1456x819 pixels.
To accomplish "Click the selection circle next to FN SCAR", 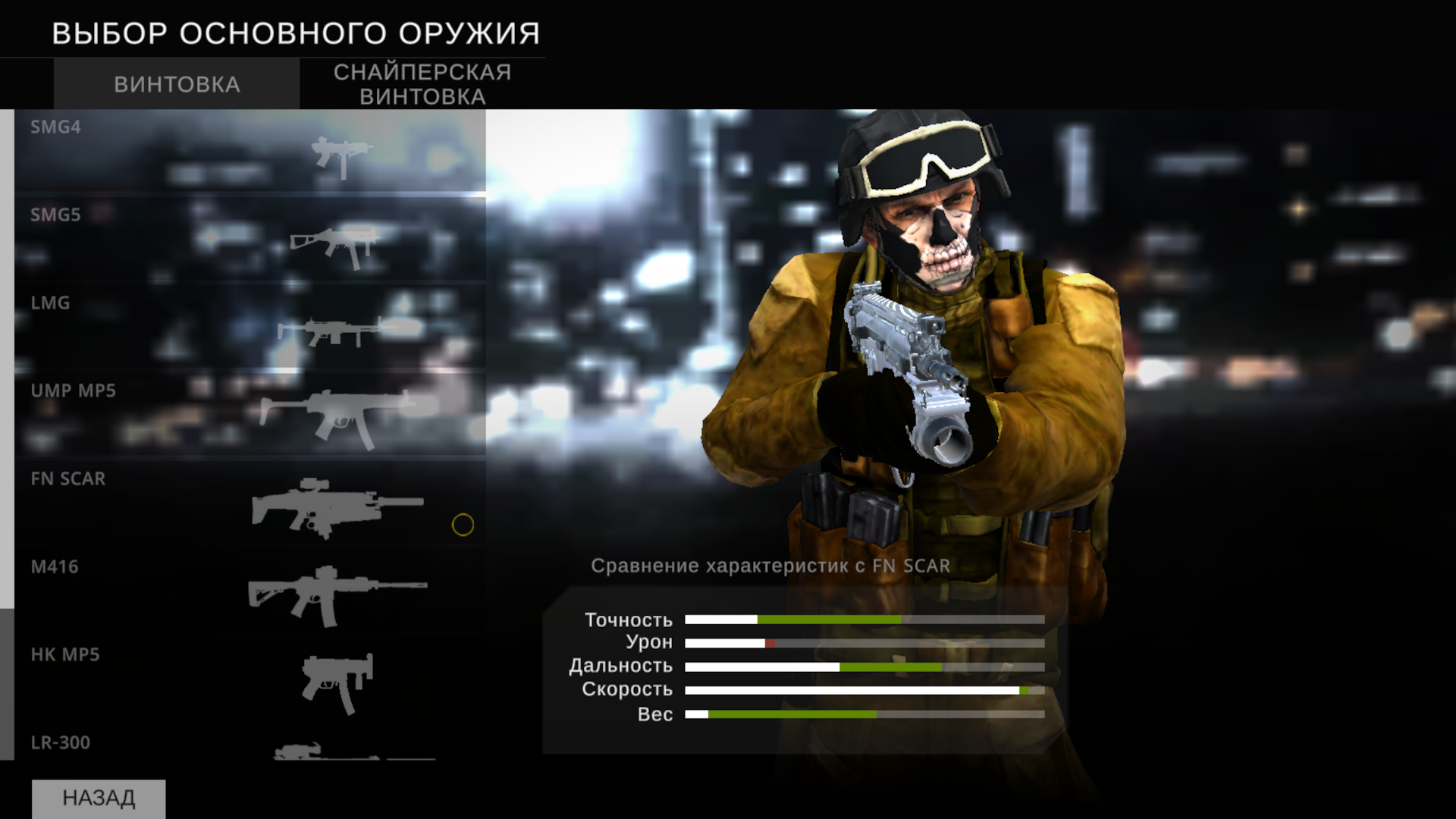I will coord(462,524).
